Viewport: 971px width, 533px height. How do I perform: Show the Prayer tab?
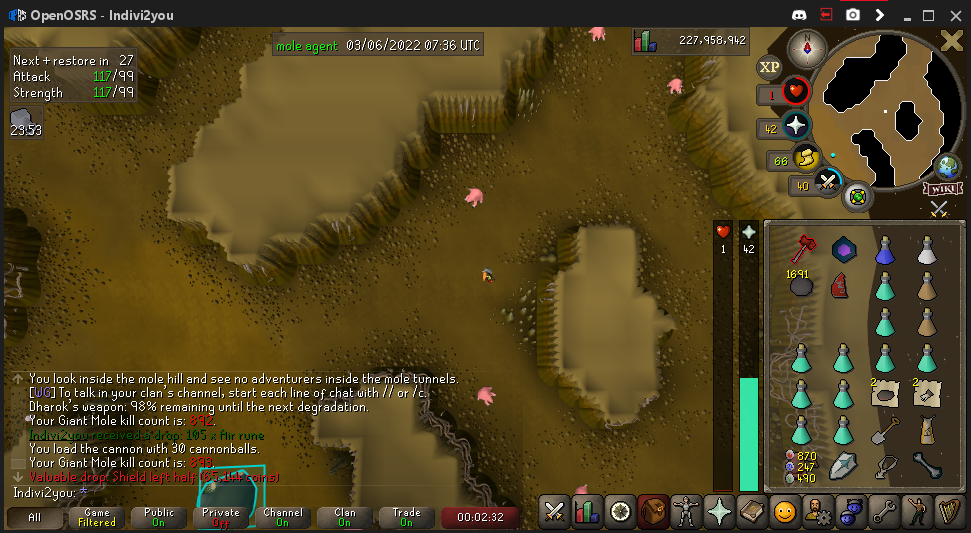[718, 512]
